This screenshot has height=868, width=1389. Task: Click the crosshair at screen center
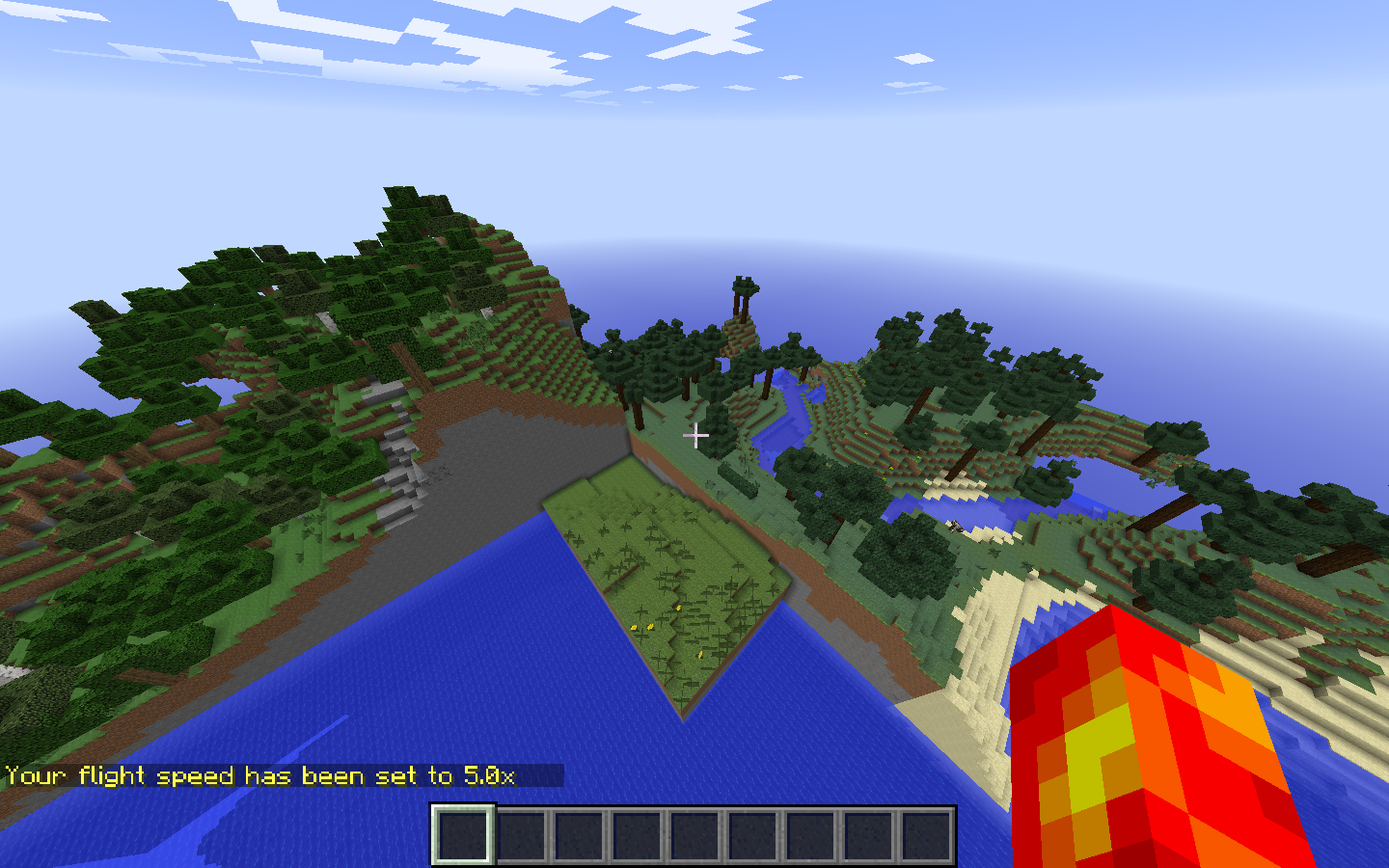(x=696, y=436)
